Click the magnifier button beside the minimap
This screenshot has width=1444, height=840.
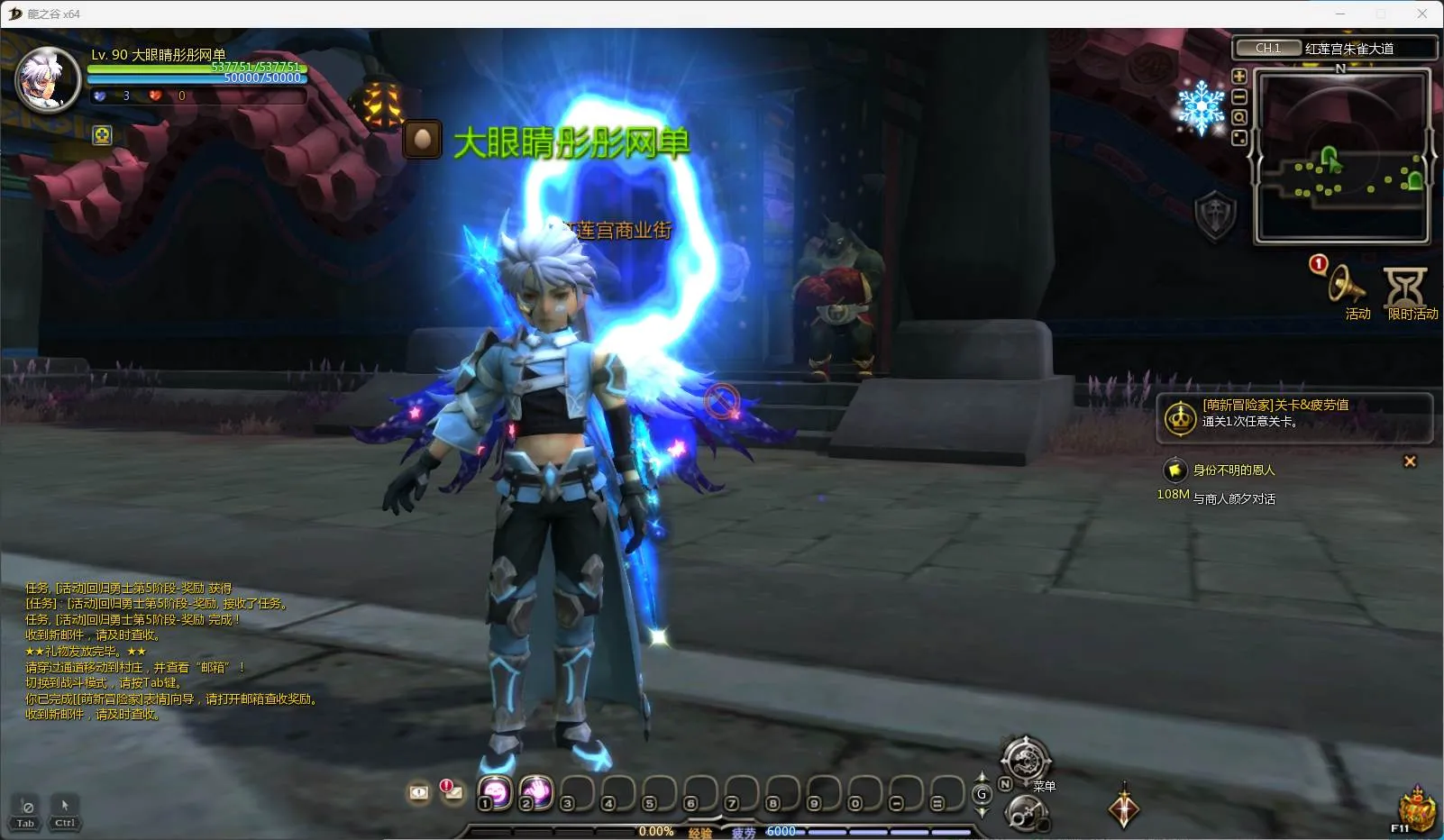(1239, 117)
